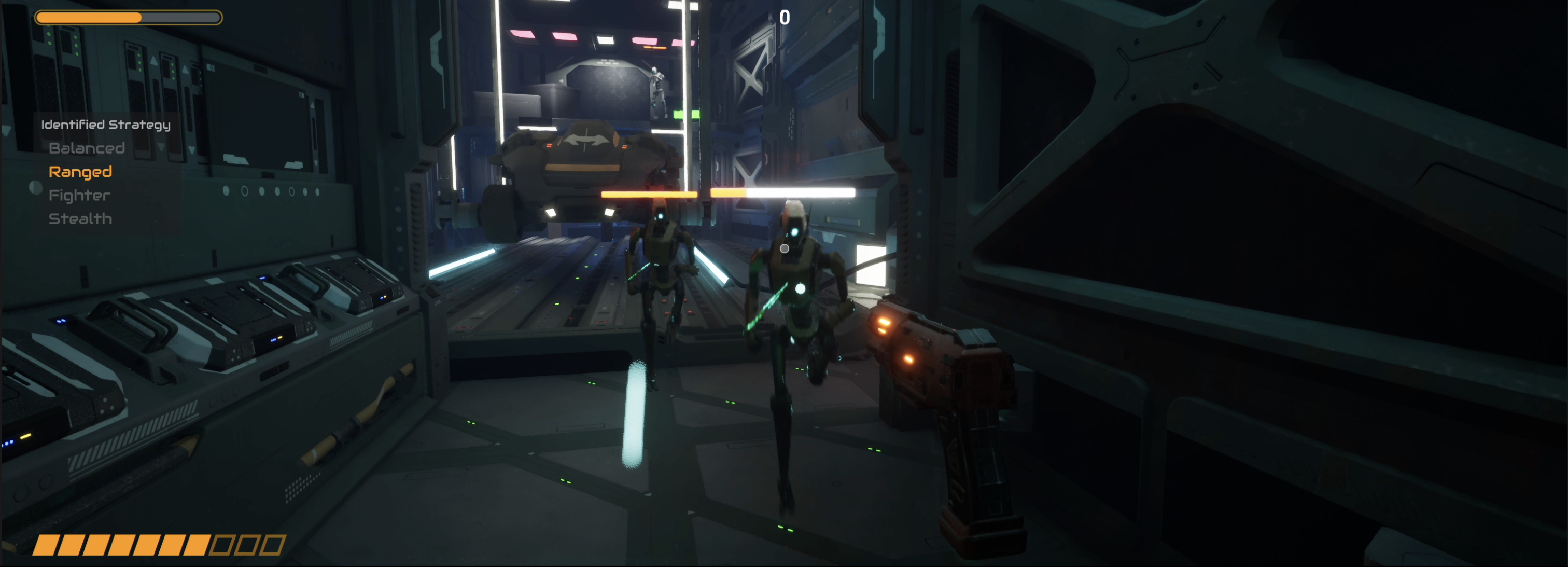Choose Stealth from the Identified Strategy list
Screen dimensions: 1568x567
pyautogui.click(x=80, y=218)
